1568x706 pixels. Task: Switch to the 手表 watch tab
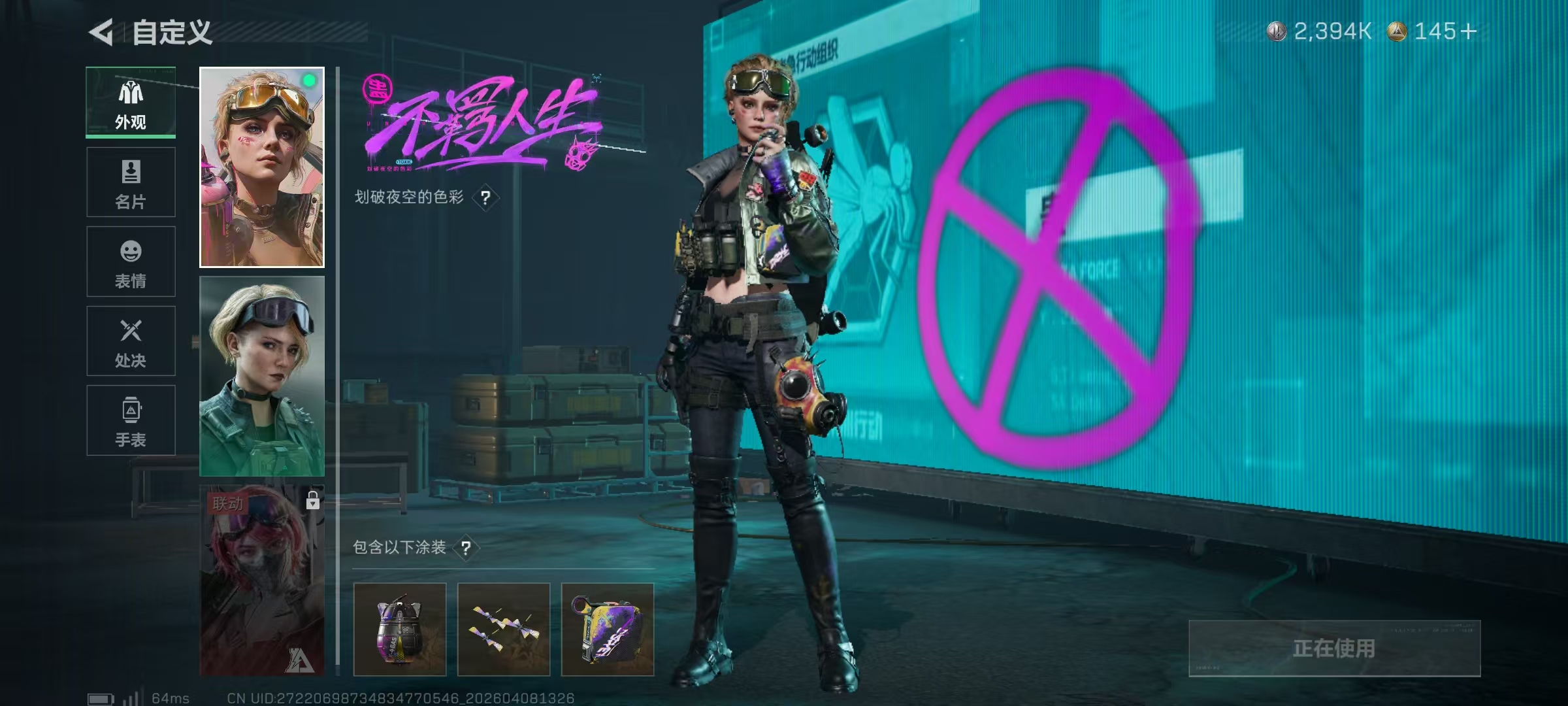[131, 420]
